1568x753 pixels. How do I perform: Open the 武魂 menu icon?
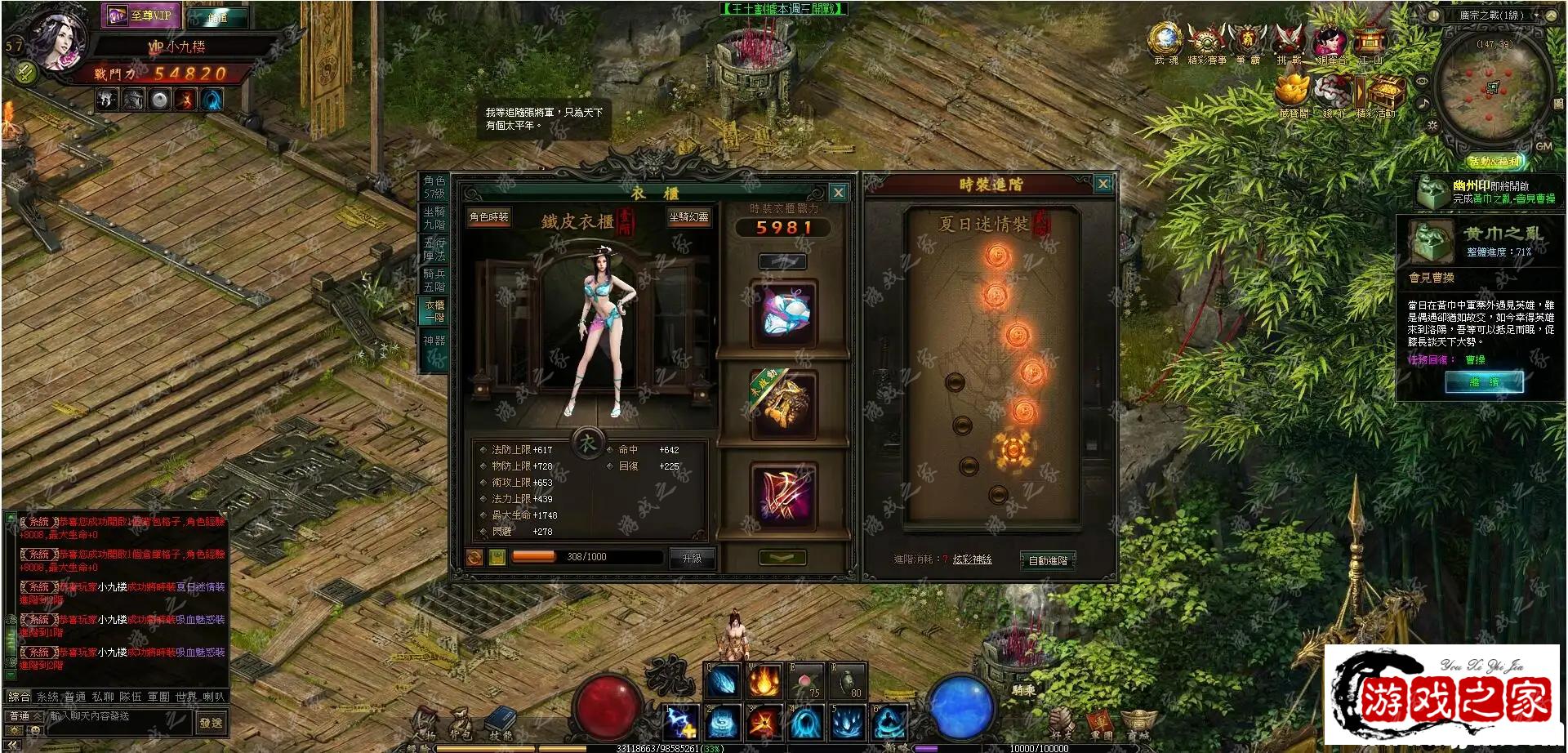click(1165, 41)
